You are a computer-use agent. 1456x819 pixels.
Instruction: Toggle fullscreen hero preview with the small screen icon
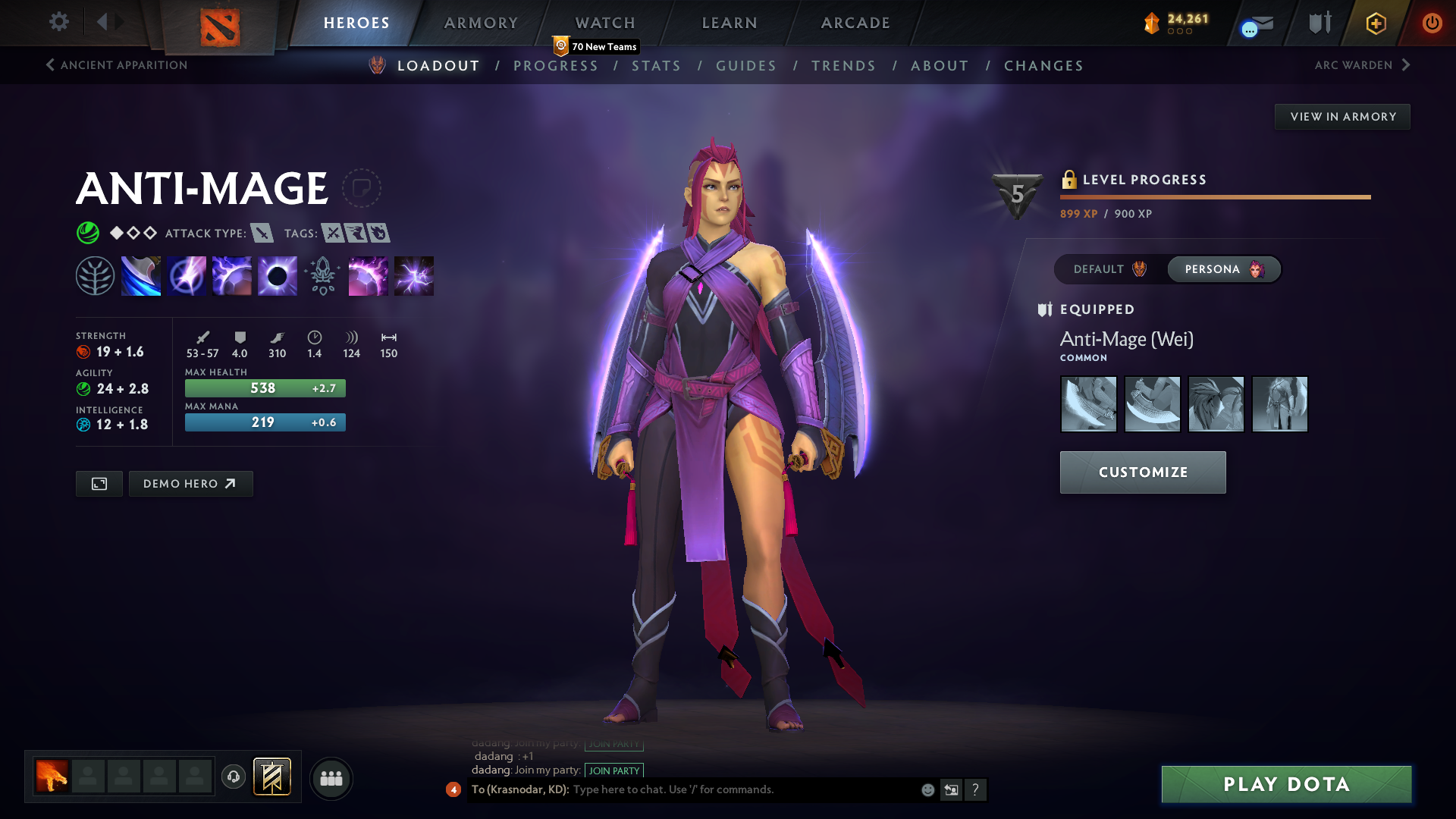click(x=99, y=483)
